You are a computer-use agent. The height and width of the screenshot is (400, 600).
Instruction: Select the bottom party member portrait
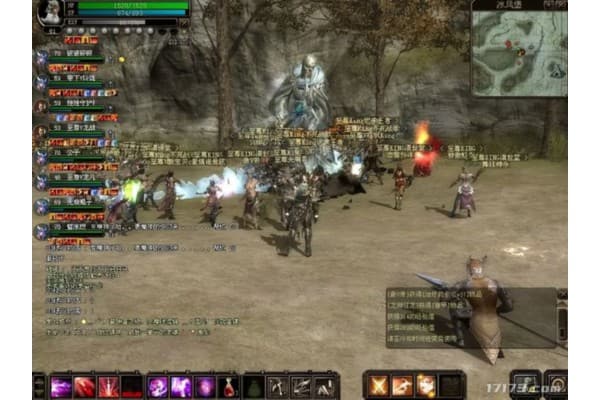pyautogui.click(x=41, y=230)
